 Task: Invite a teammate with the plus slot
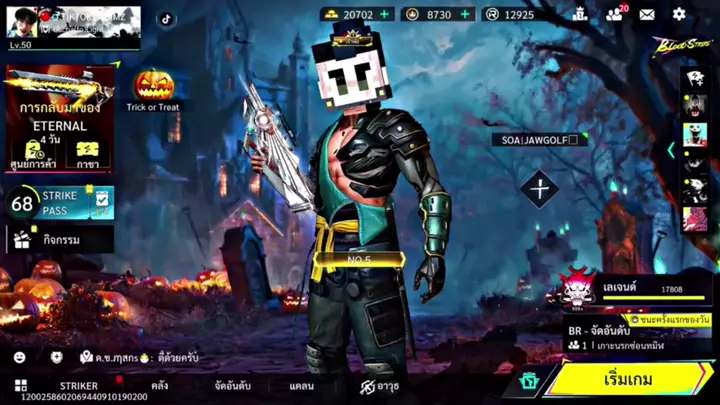[x=540, y=189]
